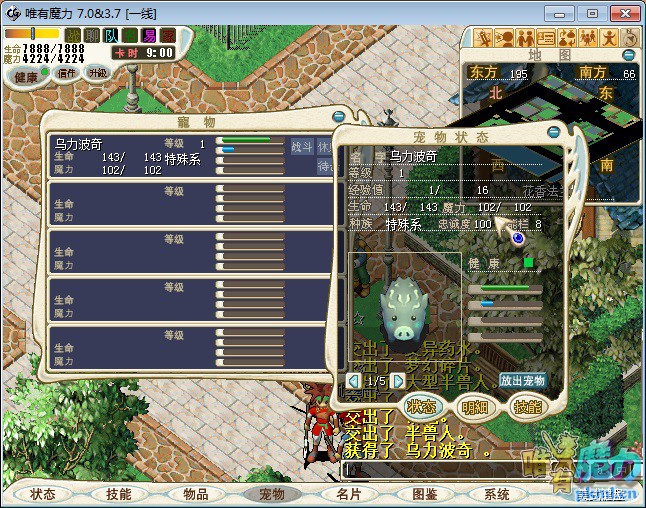Screen dimensions: 646x508
Task: Click the 健康 health status button
Action: click(x=27, y=77)
